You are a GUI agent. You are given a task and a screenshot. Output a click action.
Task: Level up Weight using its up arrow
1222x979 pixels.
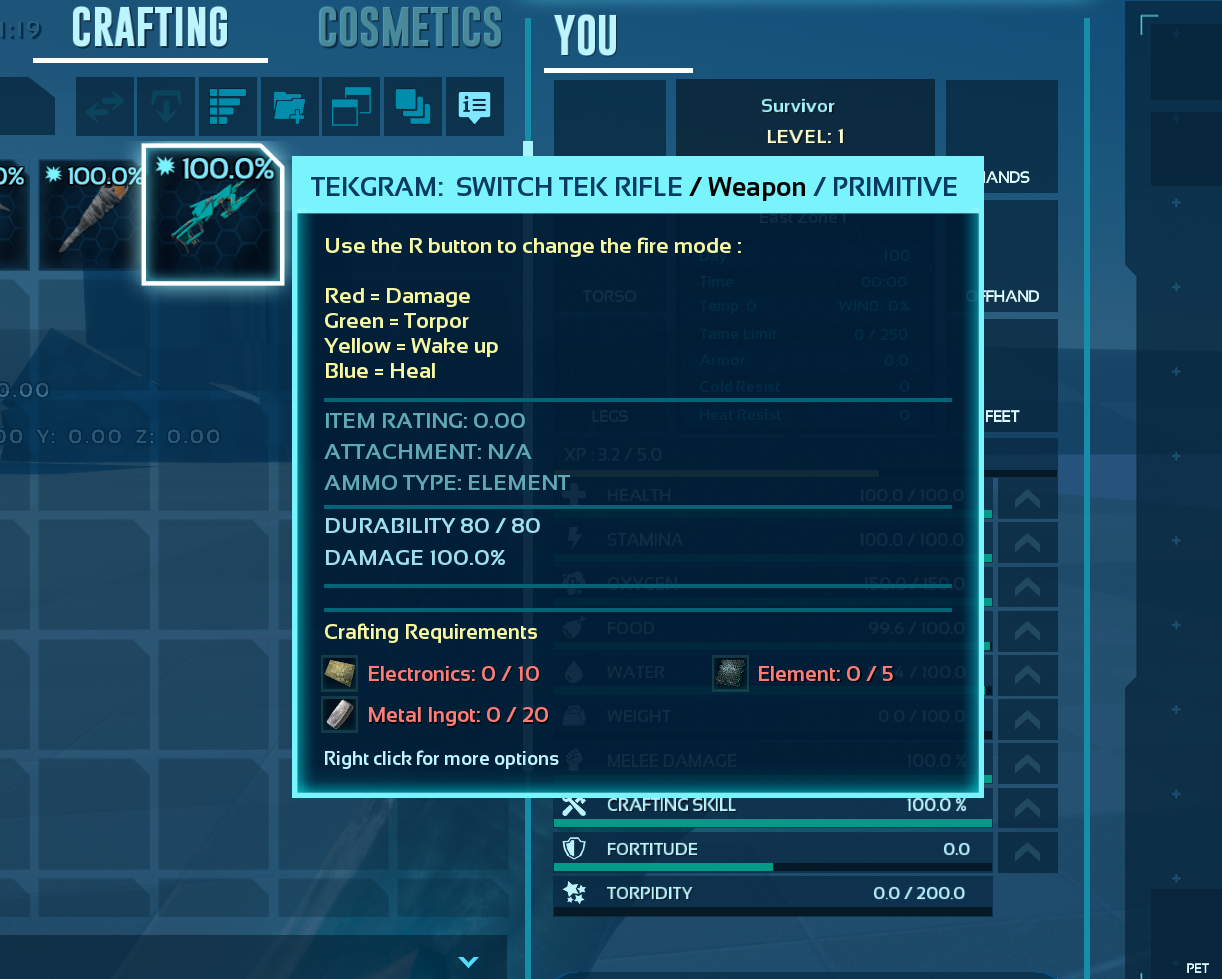tap(1027, 719)
